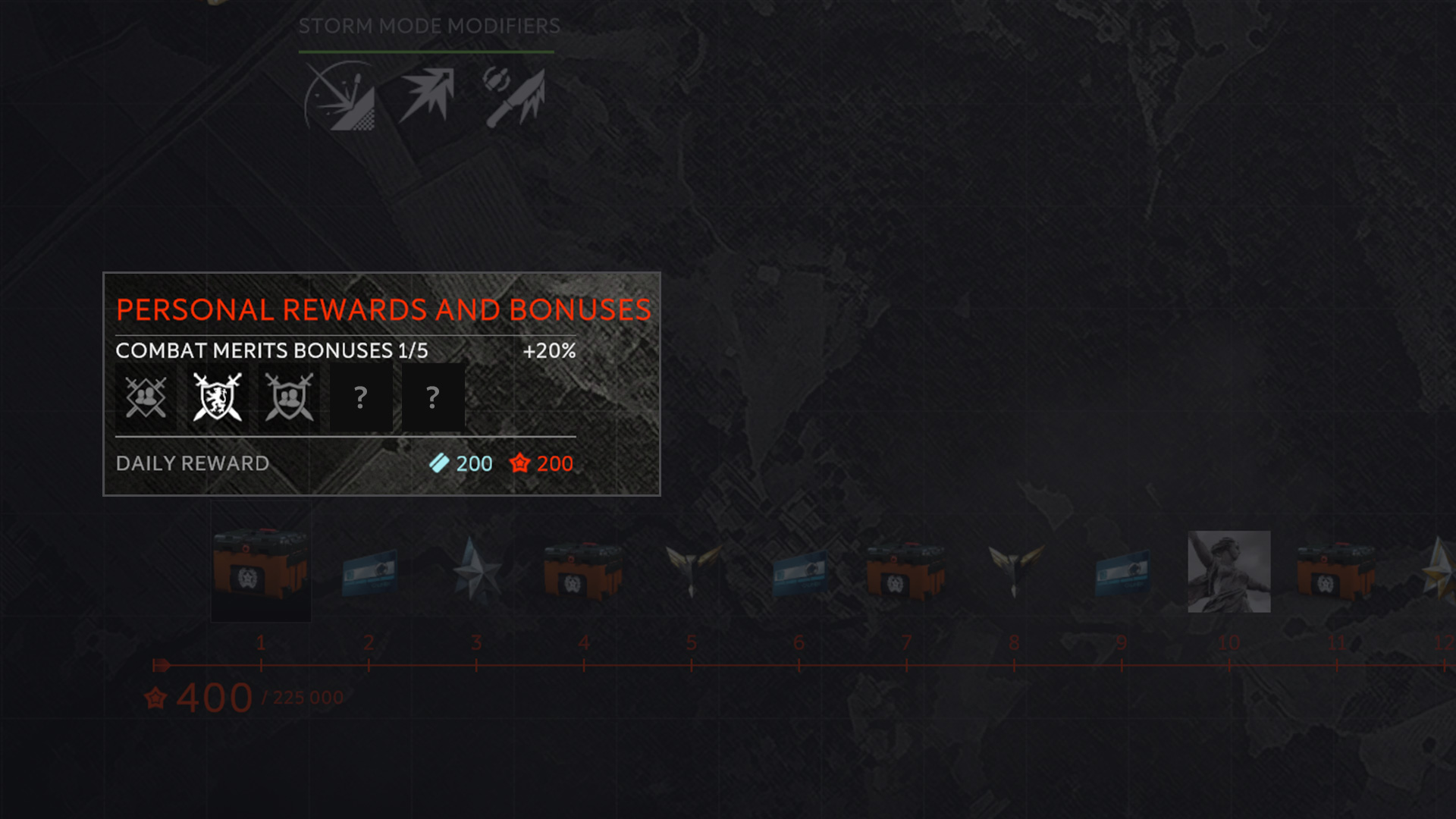Screen dimensions: 1456x819
Task: View the gold star reward at stage 12
Action: coord(1439,569)
